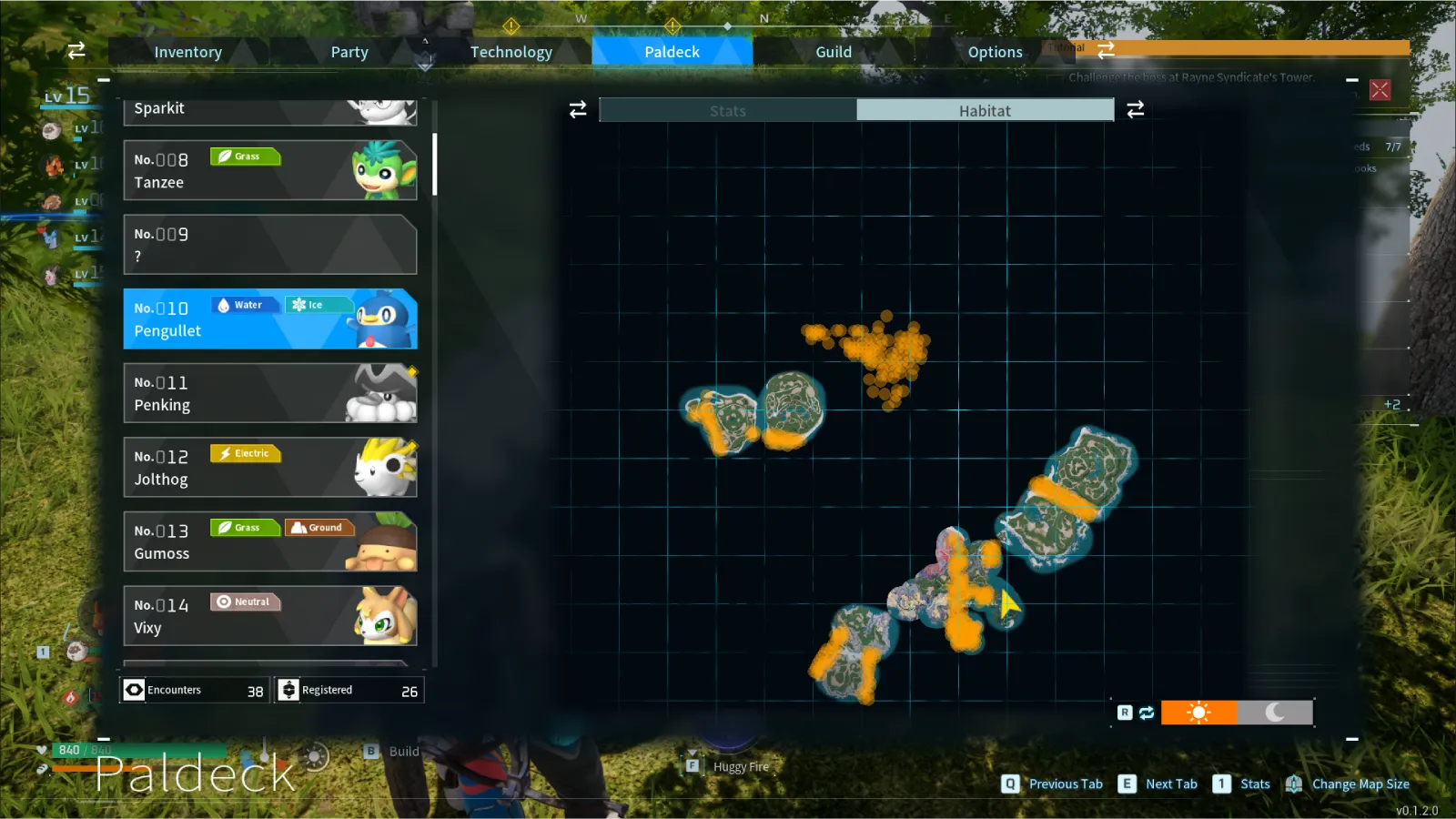Open the Penking Paldeck entry
1456x819 pixels.
point(270,393)
